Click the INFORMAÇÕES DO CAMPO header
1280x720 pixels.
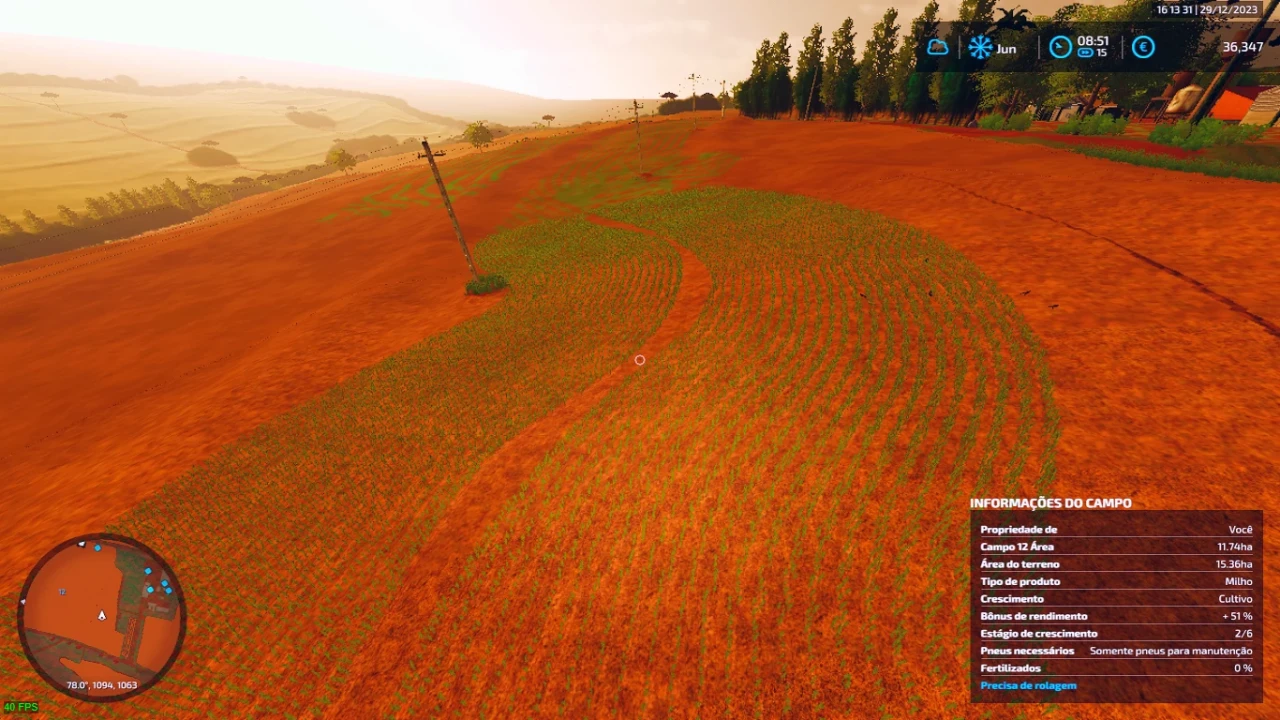coord(1050,503)
